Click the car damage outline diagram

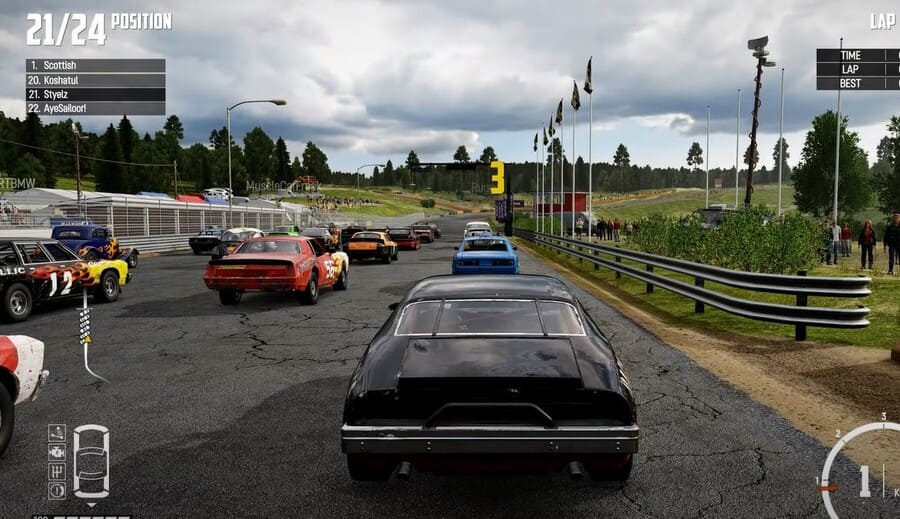coord(91,461)
